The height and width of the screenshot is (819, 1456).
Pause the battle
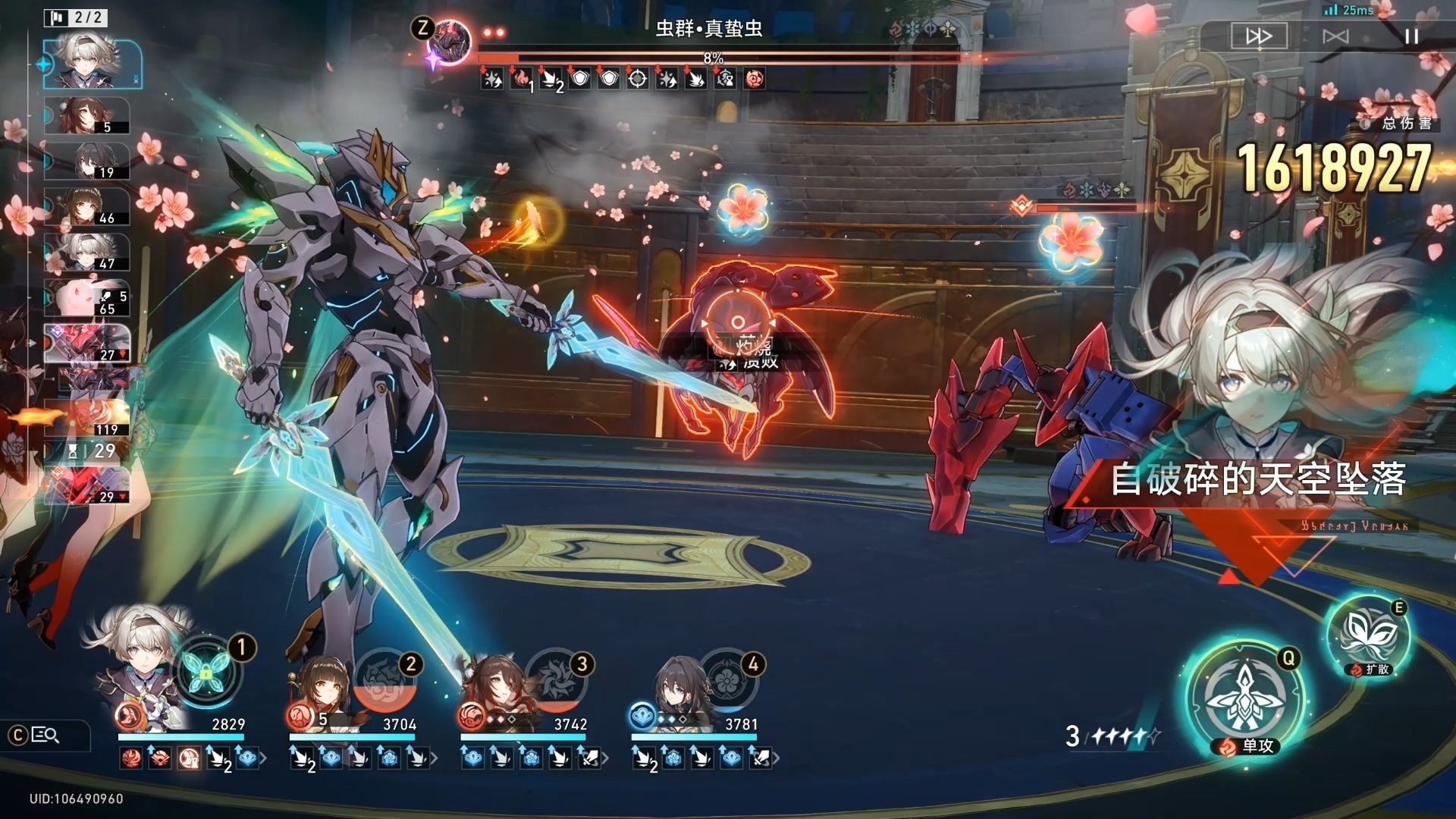1411,36
